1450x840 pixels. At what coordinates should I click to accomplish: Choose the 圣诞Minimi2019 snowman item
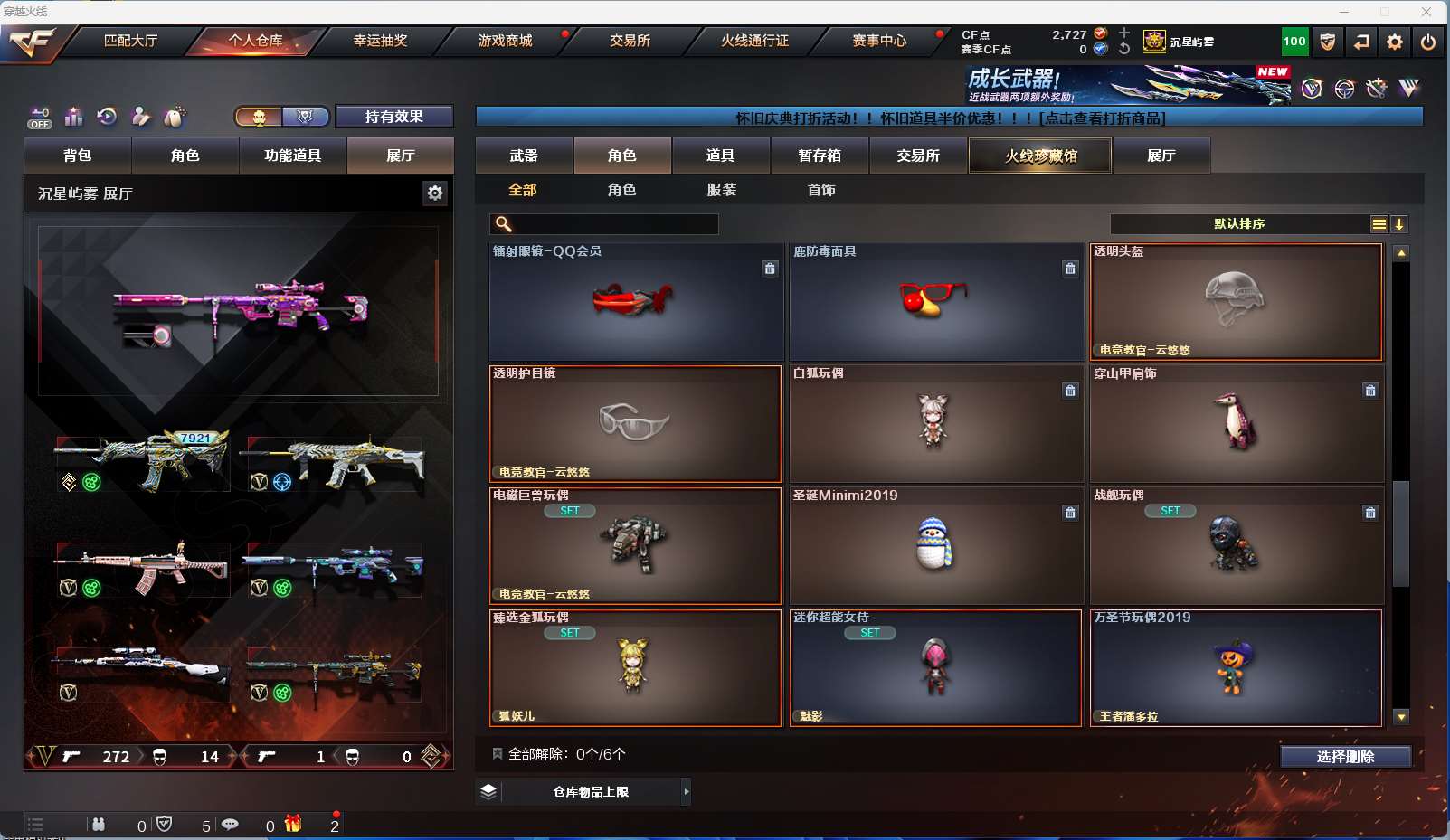[935, 546]
